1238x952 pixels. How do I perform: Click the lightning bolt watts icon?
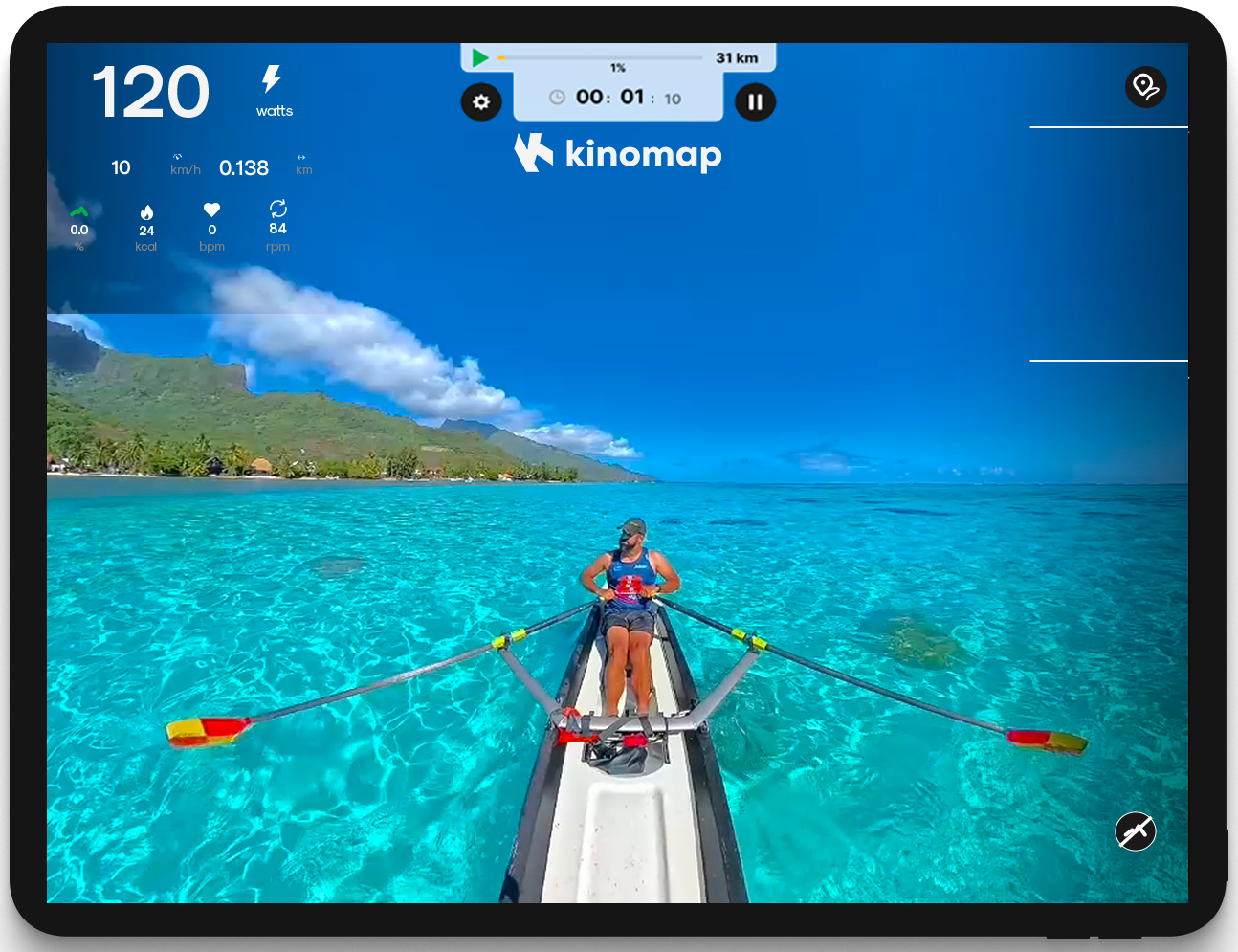coord(271,79)
